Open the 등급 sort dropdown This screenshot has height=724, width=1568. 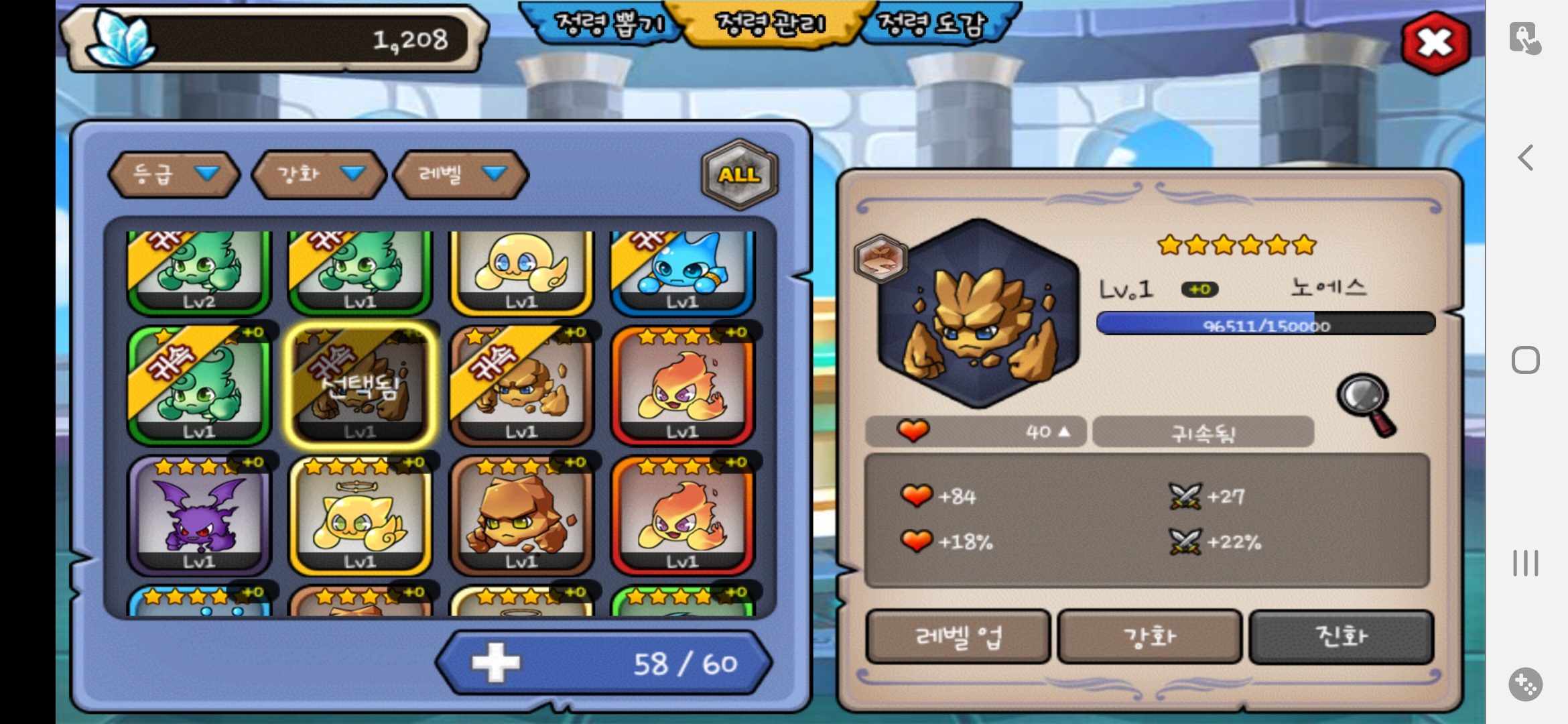tap(174, 174)
